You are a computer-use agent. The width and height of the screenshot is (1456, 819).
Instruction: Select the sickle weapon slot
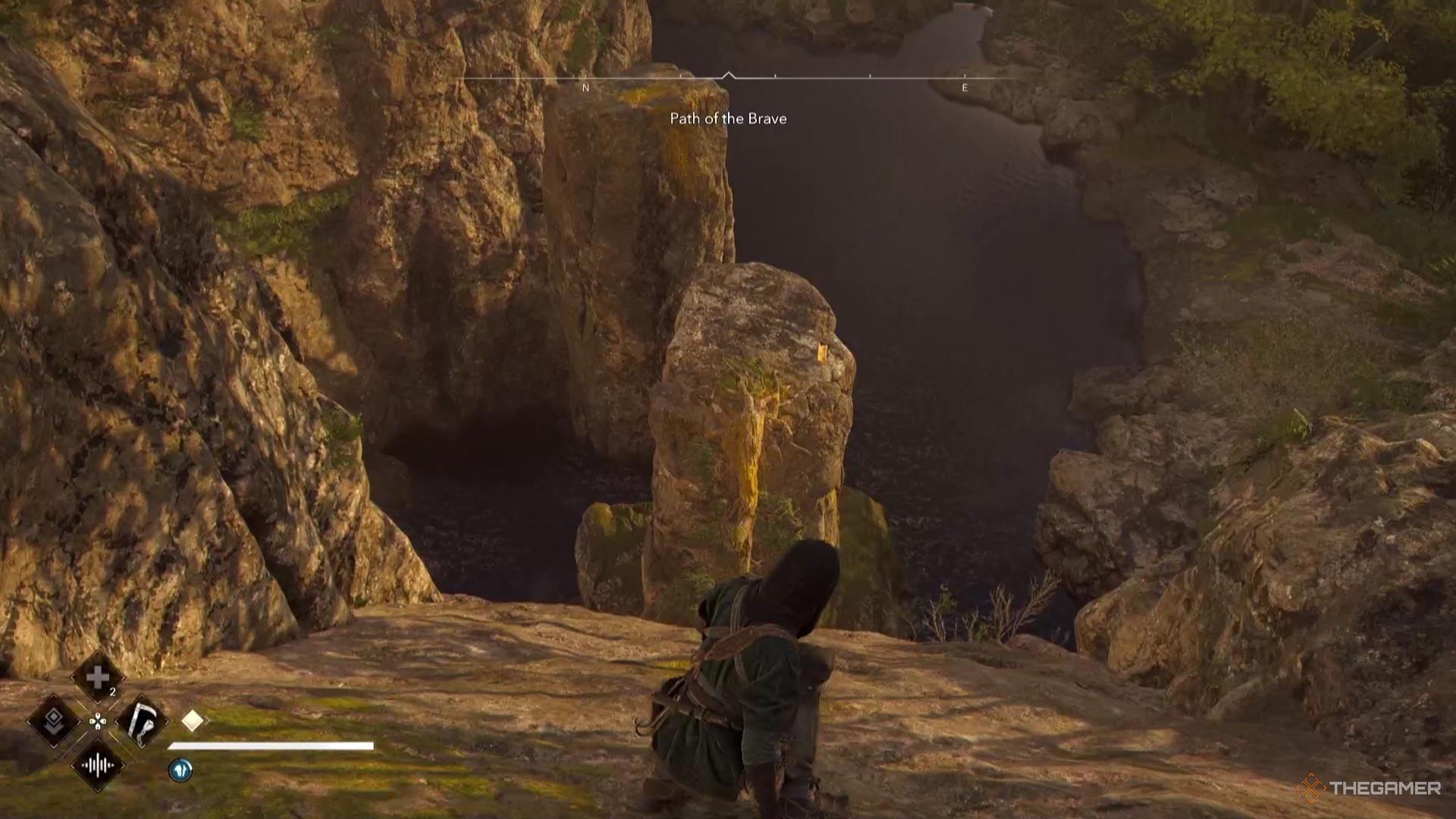pos(142,720)
